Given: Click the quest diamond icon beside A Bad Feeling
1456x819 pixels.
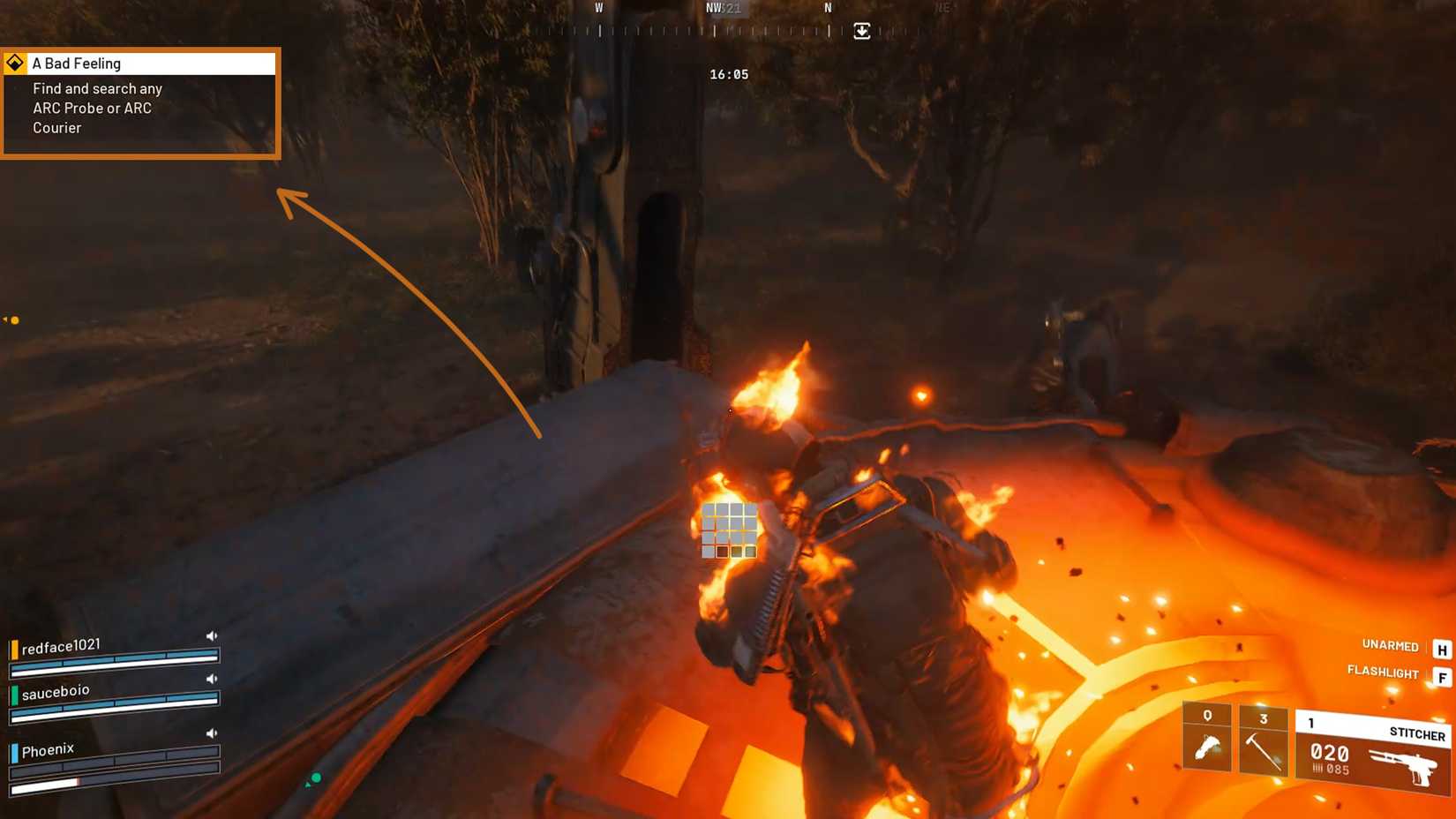Looking at the screenshot, I should (16, 63).
